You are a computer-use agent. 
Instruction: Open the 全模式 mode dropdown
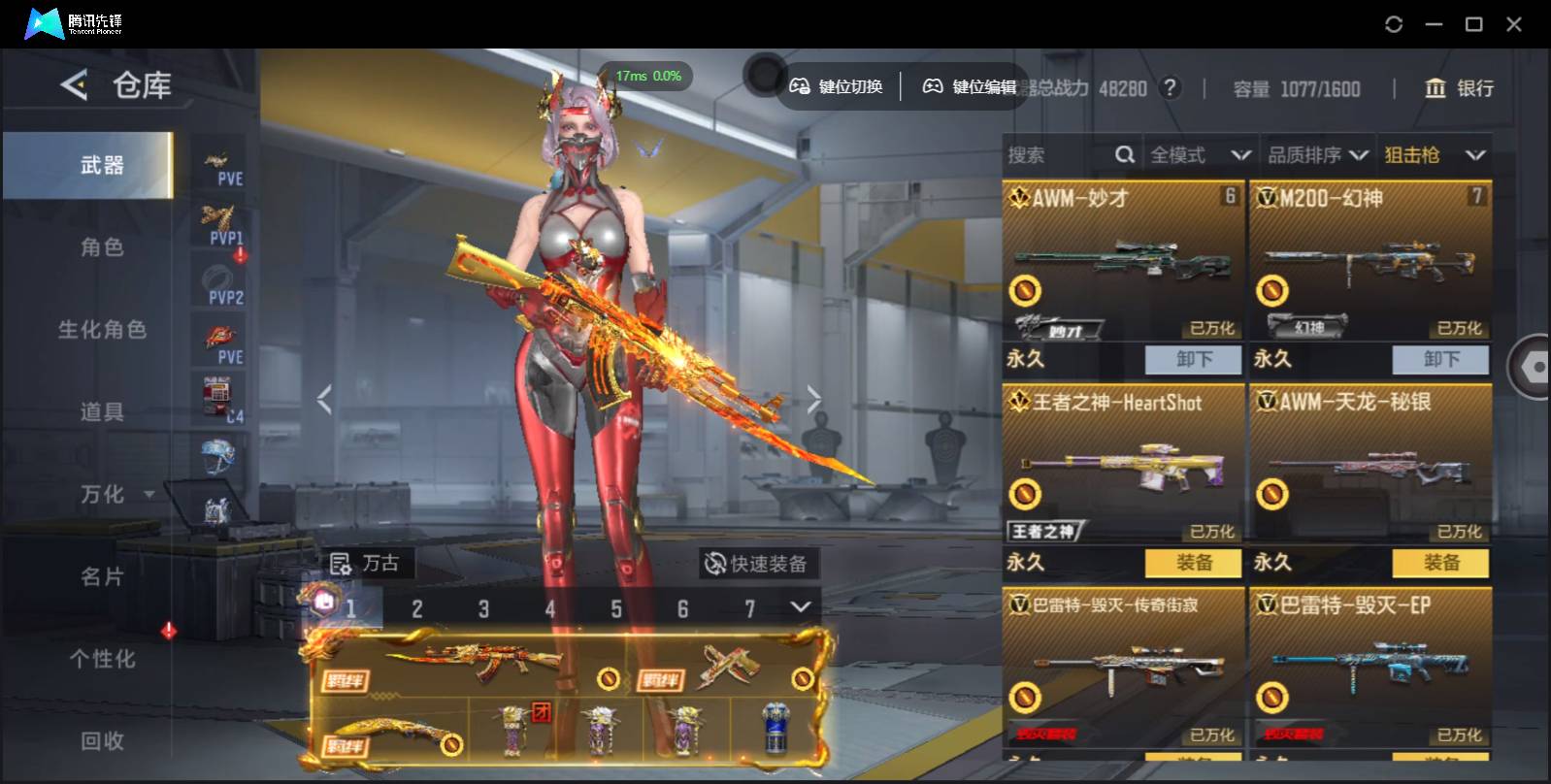point(1200,155)
